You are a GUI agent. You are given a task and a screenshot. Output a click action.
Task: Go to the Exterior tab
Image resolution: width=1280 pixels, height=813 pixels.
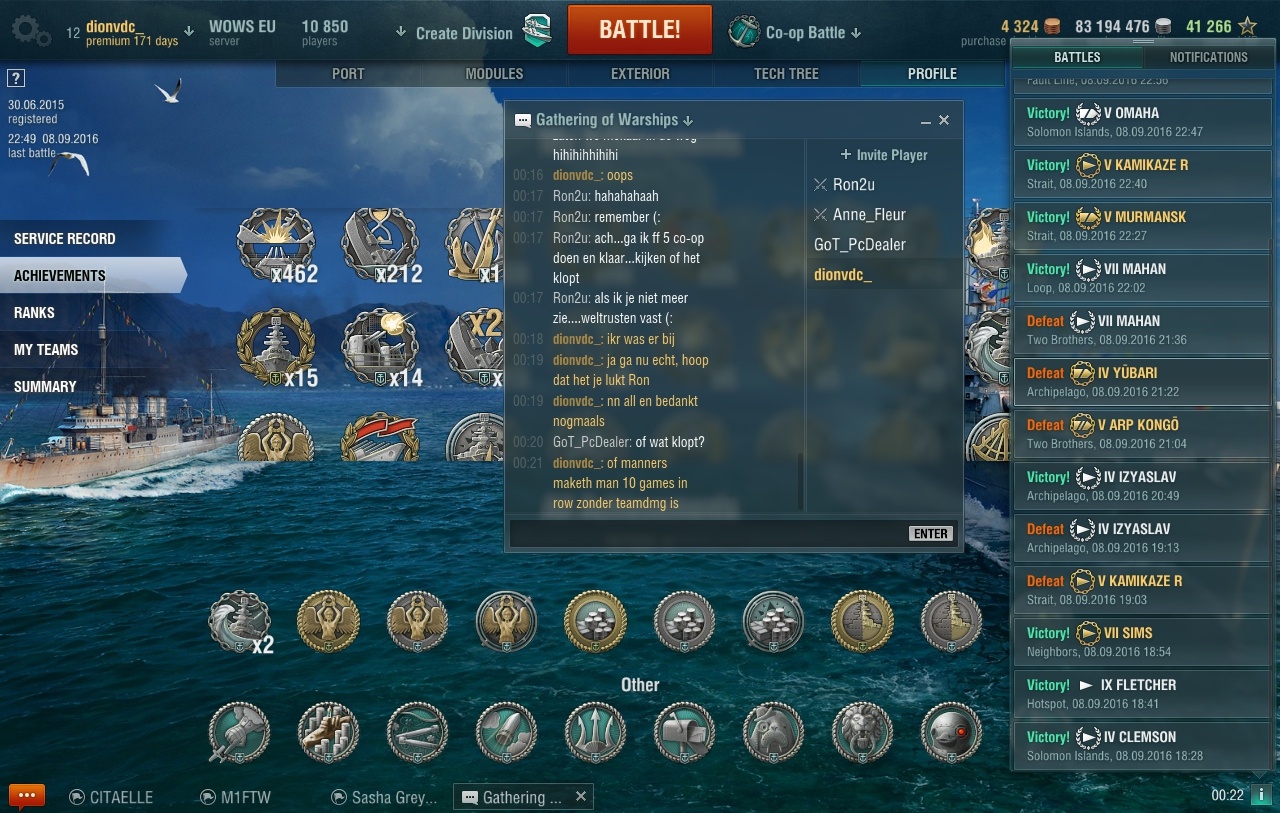640,74
